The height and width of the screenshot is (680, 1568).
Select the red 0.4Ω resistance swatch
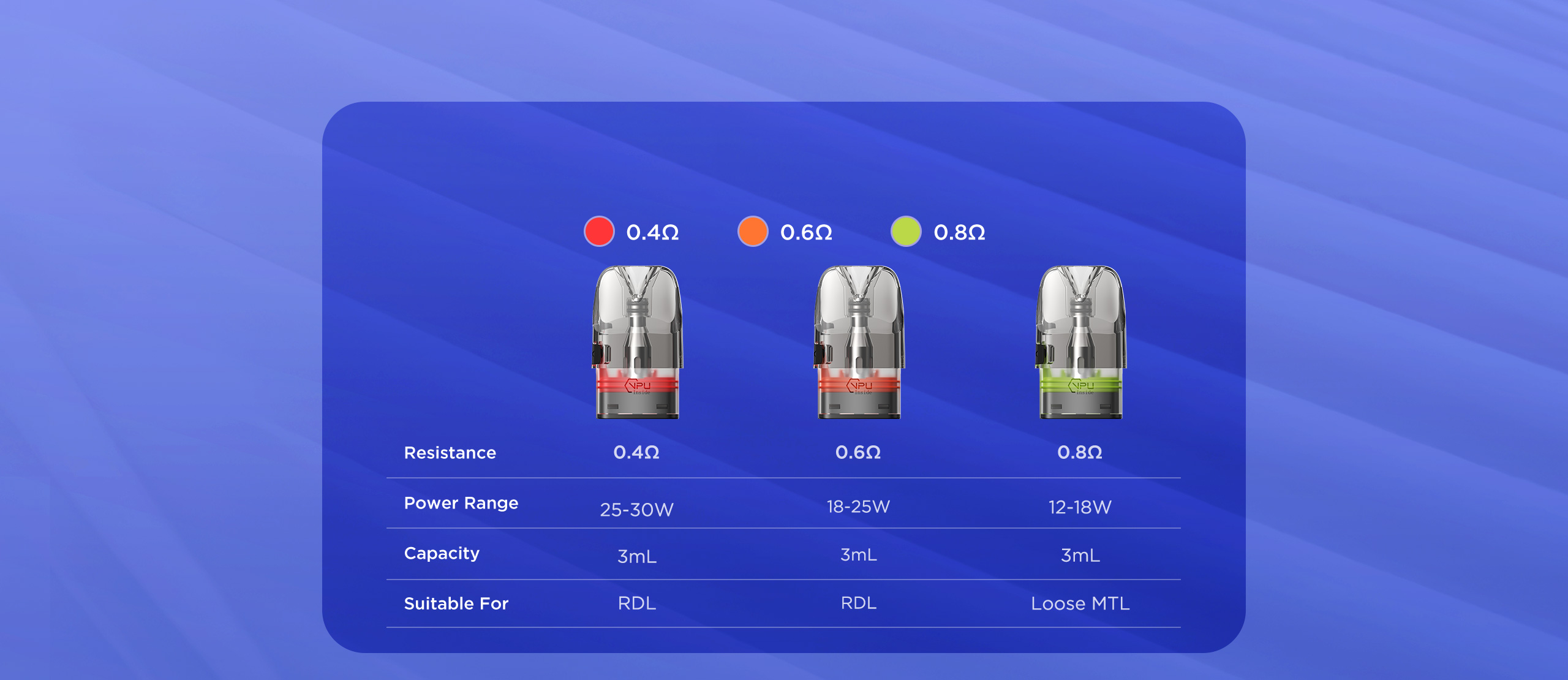(x=599, y=232)
